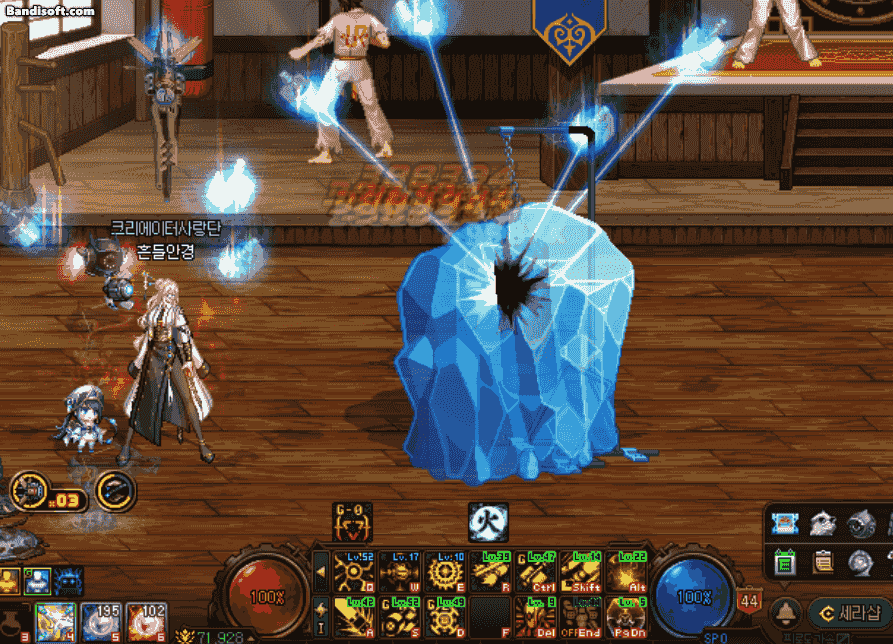Use the gear skill bound to E

coord(446,573)
